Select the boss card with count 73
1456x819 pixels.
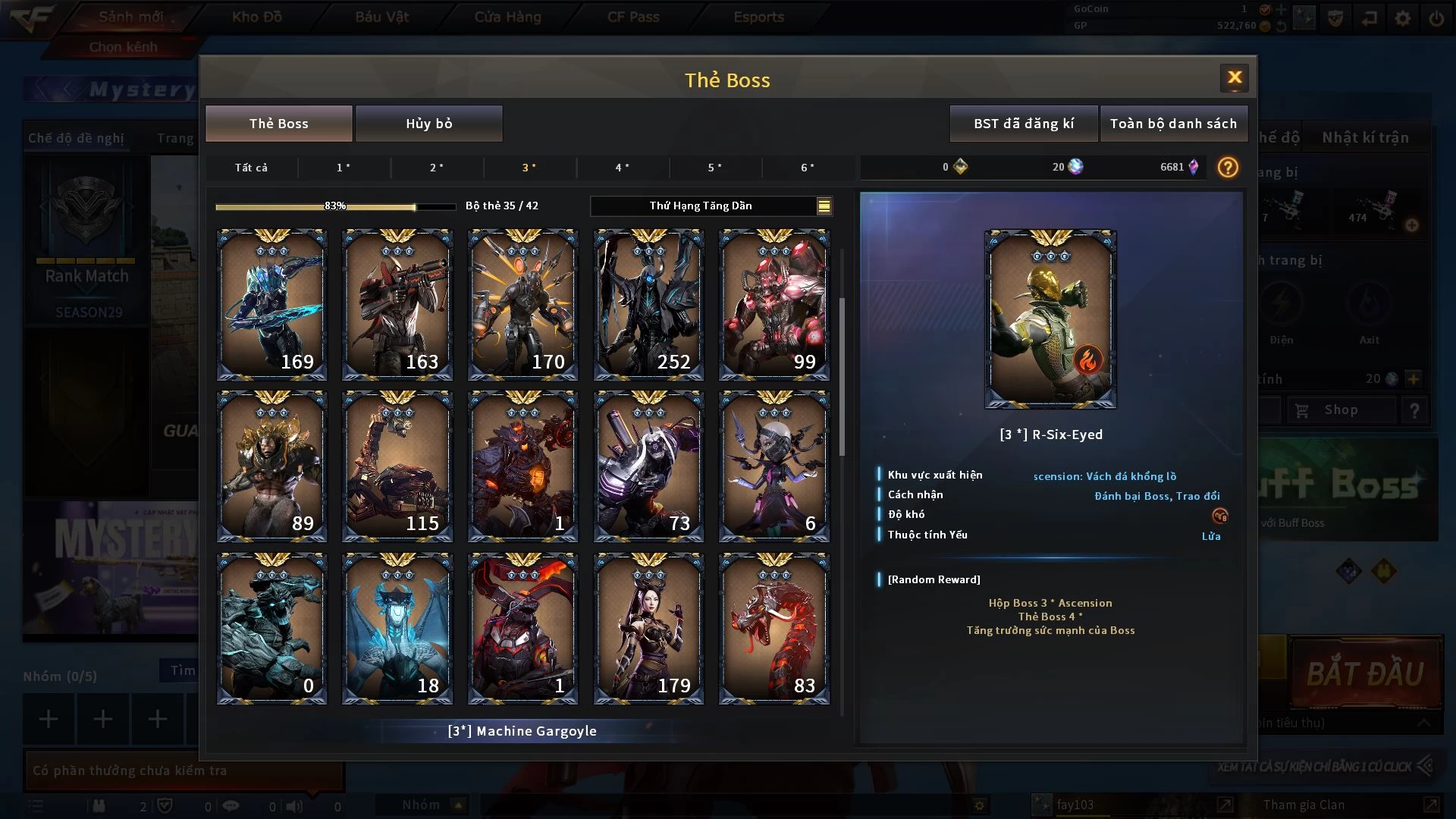[x=648, y=466]
